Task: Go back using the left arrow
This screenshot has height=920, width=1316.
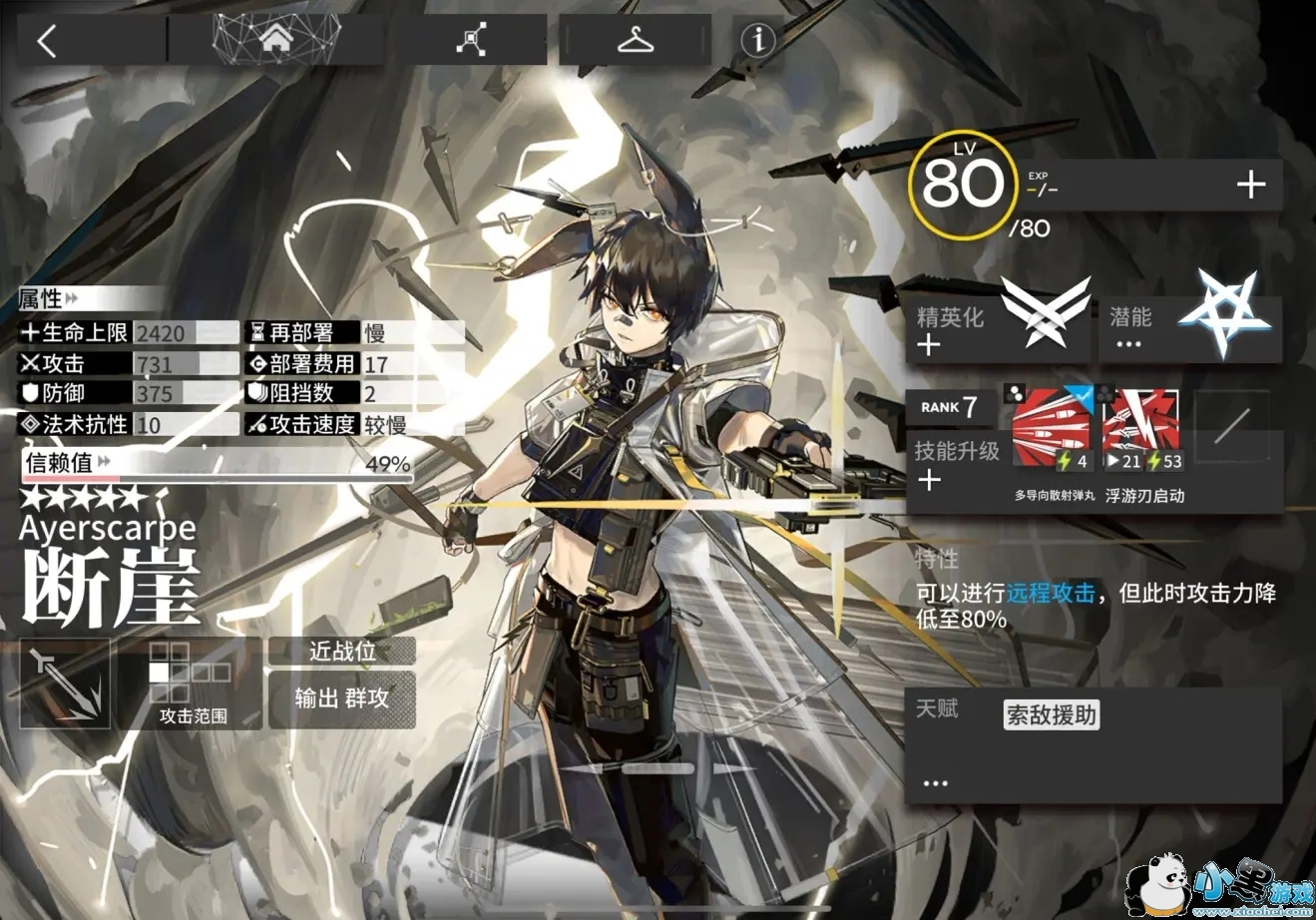Action: tap(47, 40)
